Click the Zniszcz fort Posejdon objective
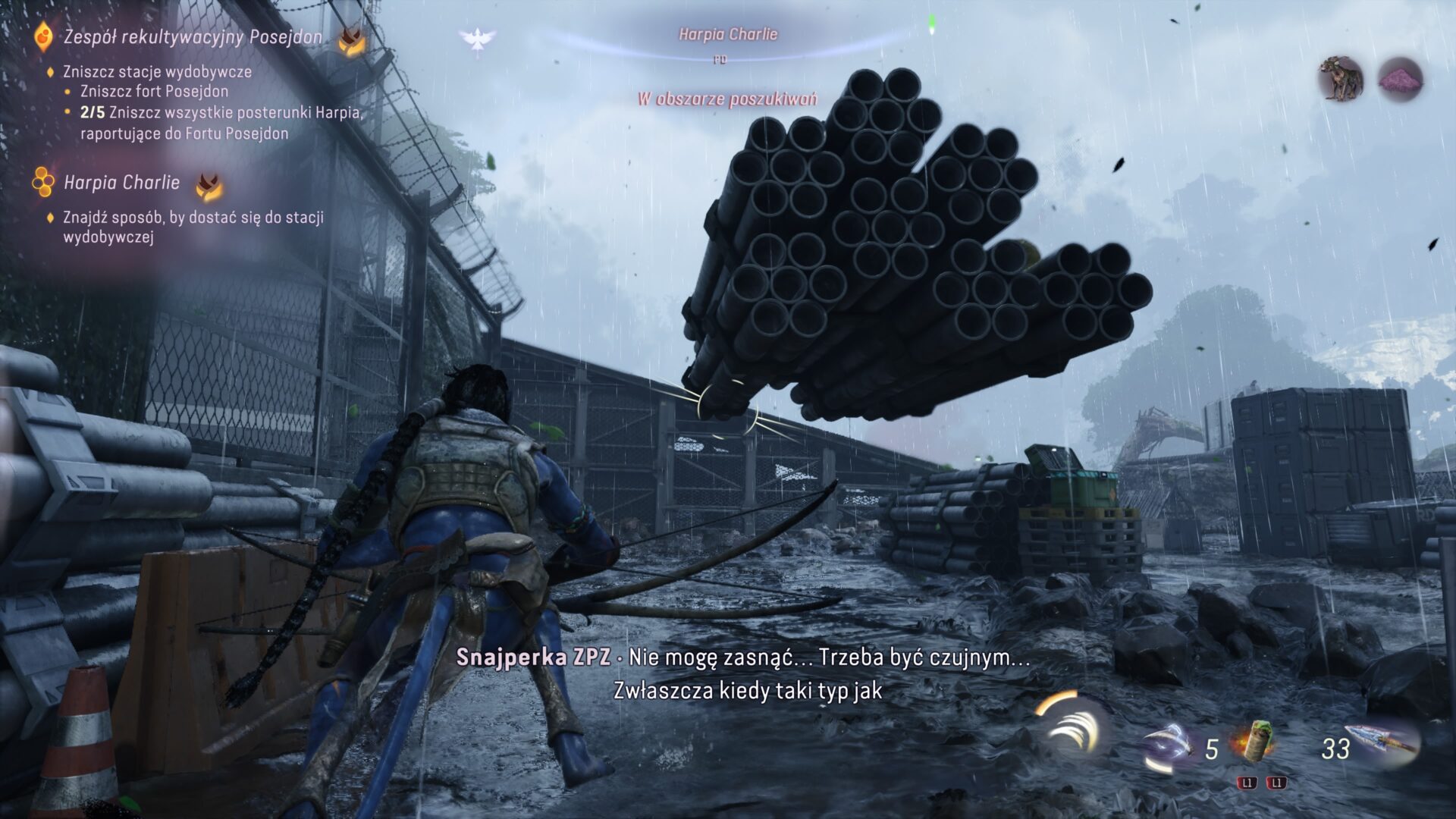This screenshot has height=819, width=1456. 154,91
